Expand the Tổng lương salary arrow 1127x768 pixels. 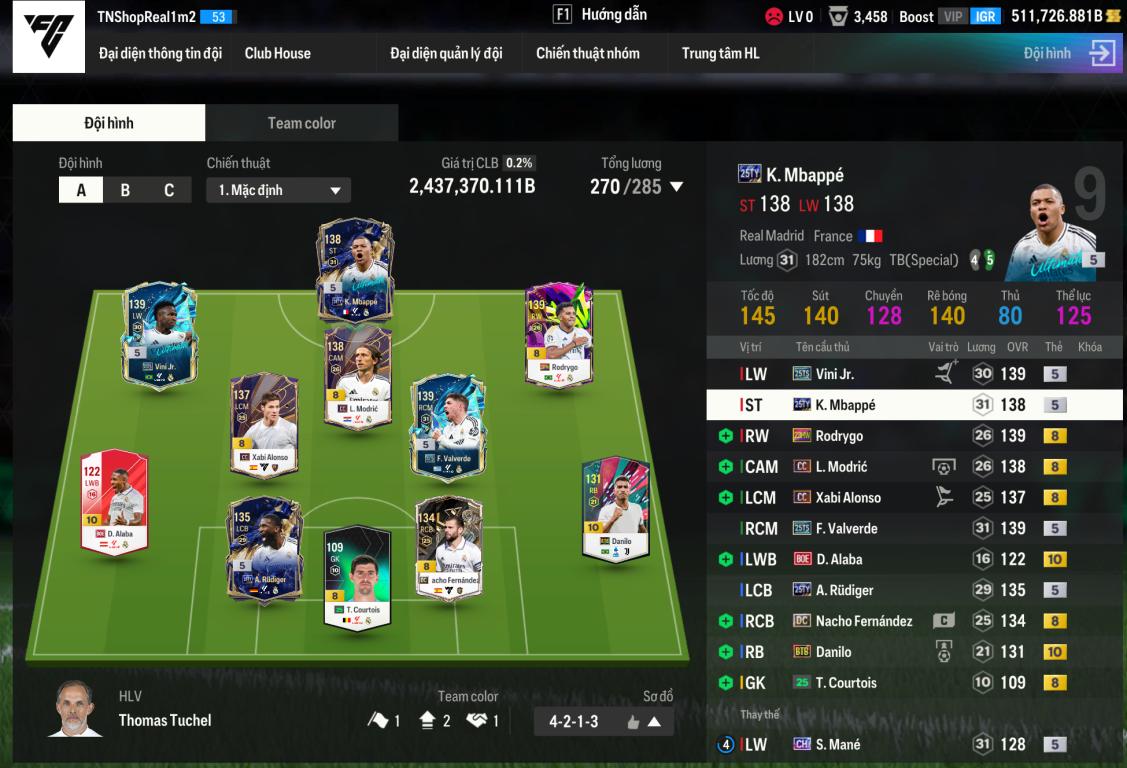tap(677, 187)
